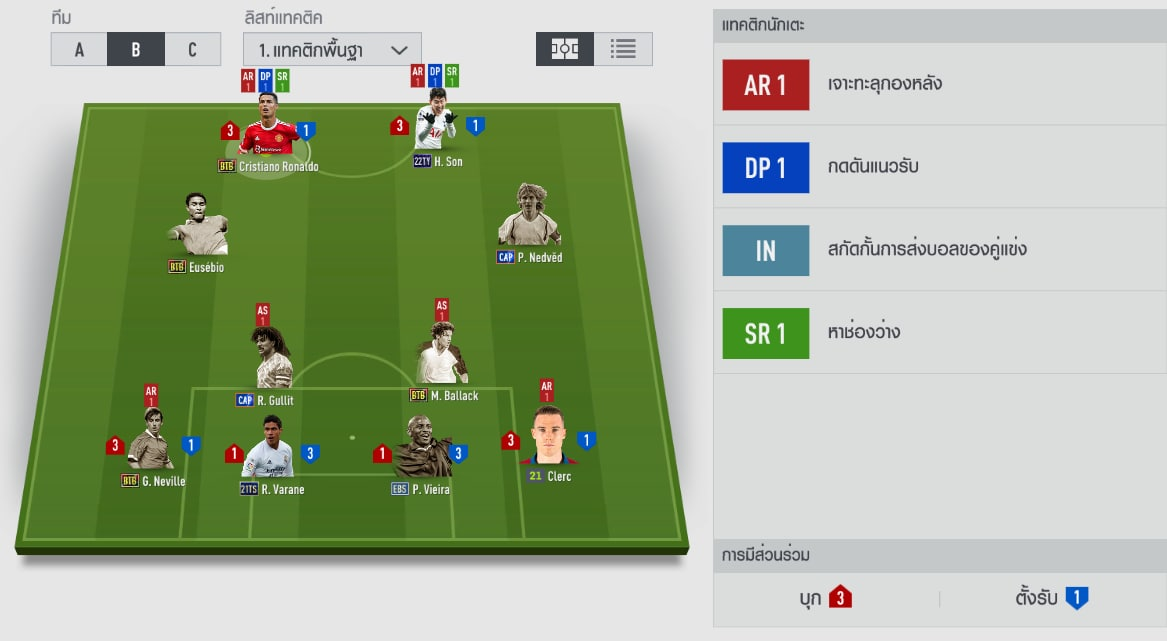The image size is (1167, 641).
Task: Select team B tab
Action: point(136,49)
